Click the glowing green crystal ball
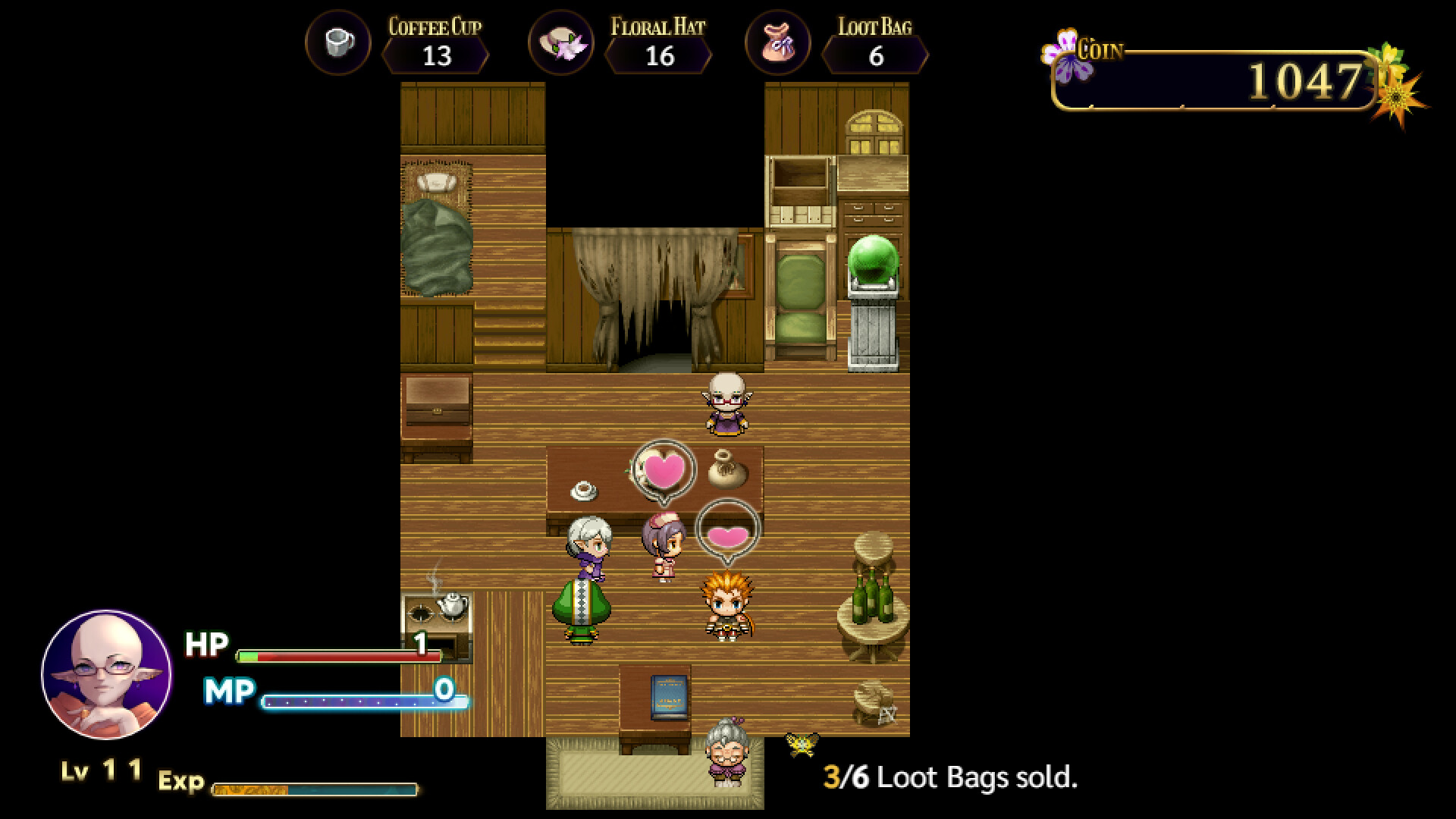1456x819 pixels. [x=874, y=258]
